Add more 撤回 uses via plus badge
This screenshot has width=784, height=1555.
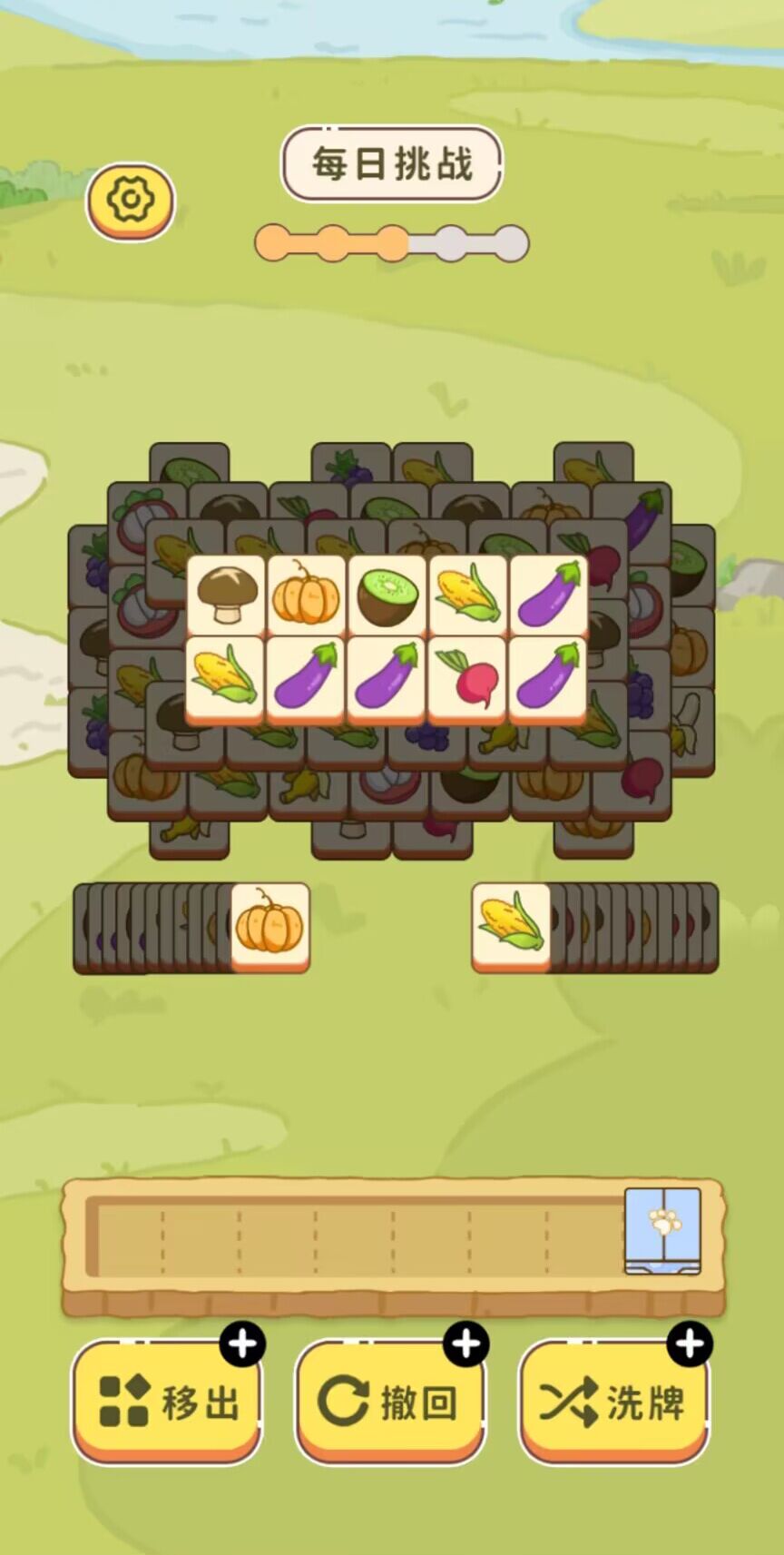click(x=466, y=1344)
